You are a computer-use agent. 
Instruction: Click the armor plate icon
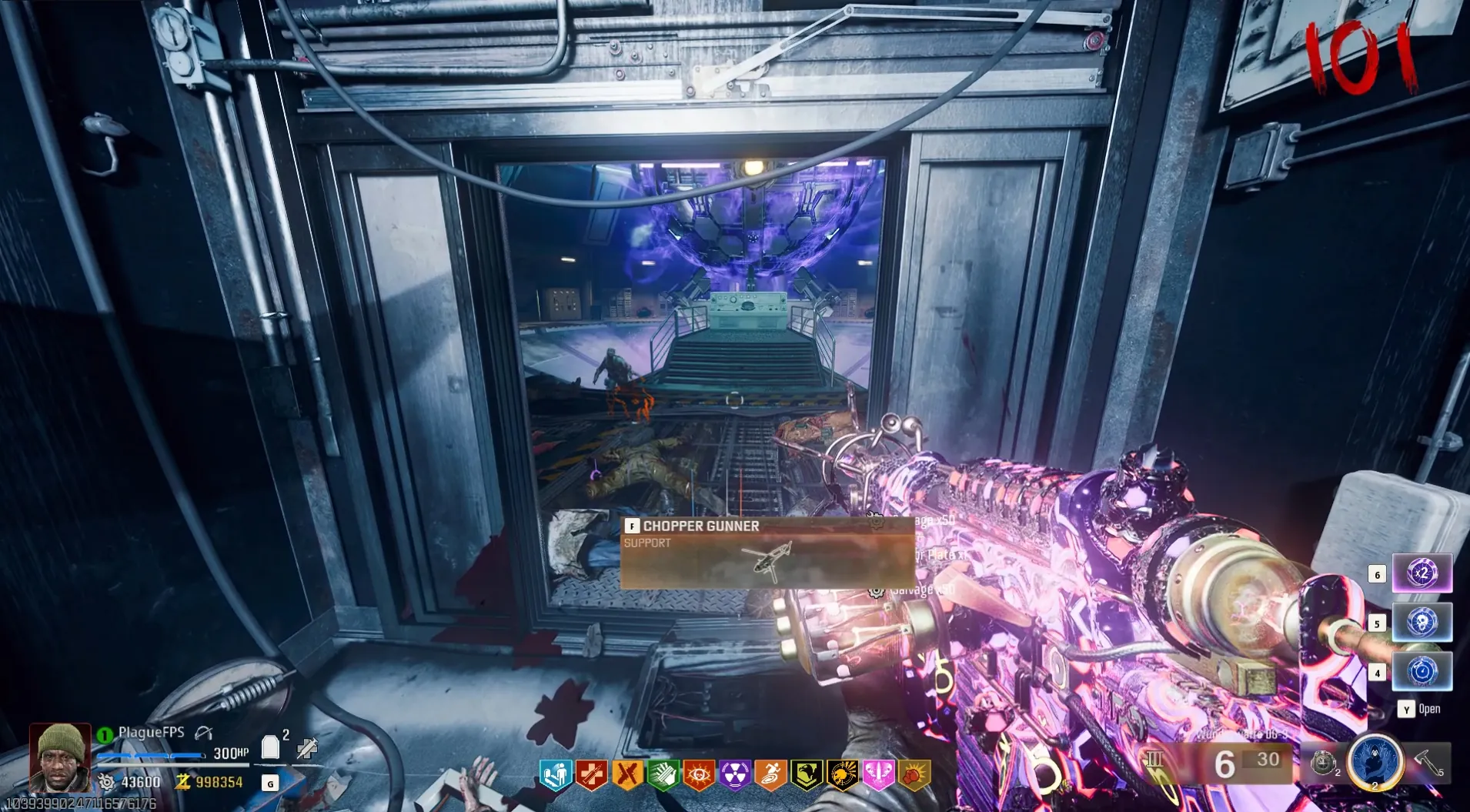(x=270, y=747)
